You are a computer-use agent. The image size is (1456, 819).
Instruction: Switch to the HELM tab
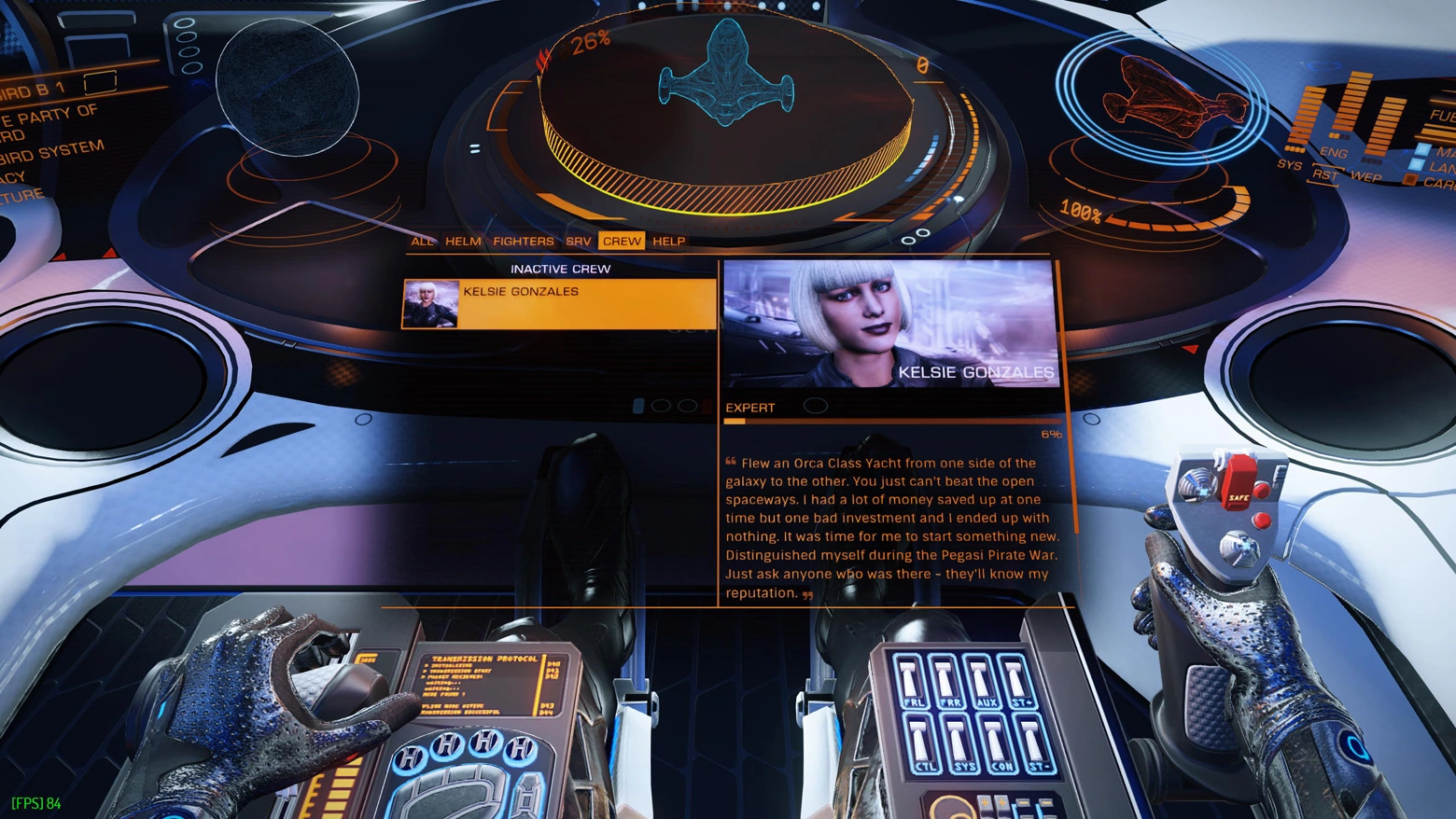click(463, 241)
